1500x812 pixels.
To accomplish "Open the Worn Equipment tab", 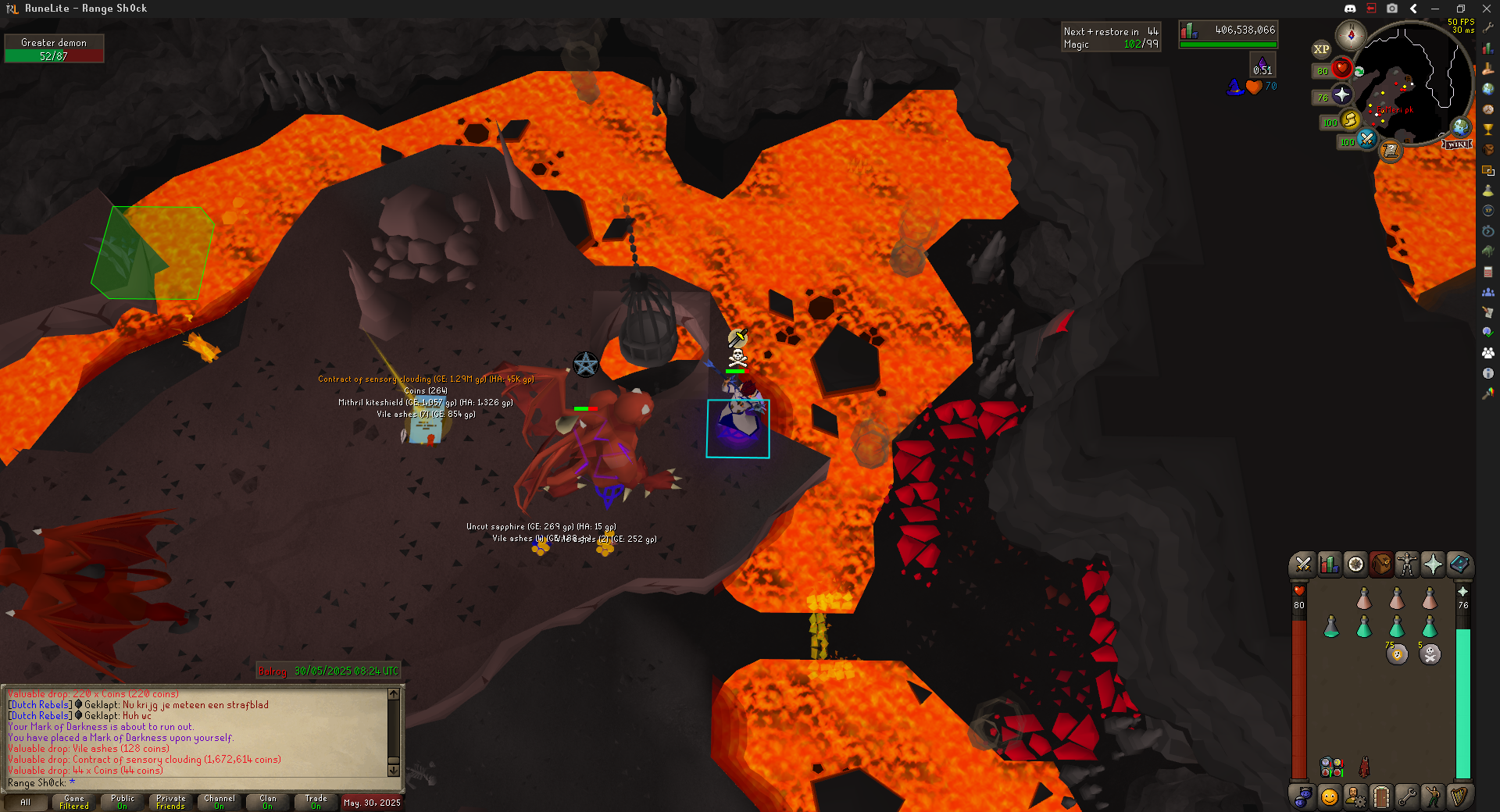I will point(1407,564).
